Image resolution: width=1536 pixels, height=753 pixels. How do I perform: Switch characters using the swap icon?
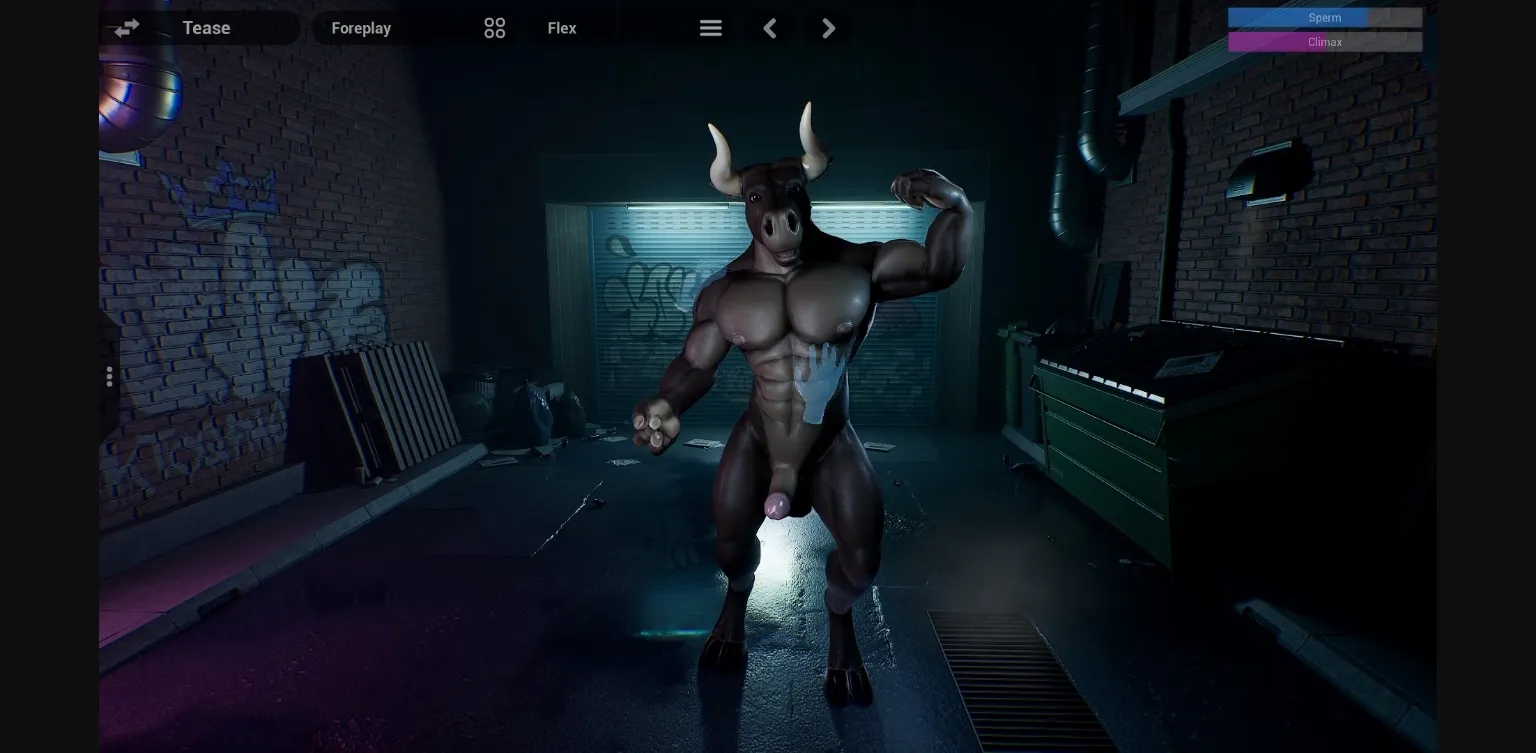[x=126, y=28]
